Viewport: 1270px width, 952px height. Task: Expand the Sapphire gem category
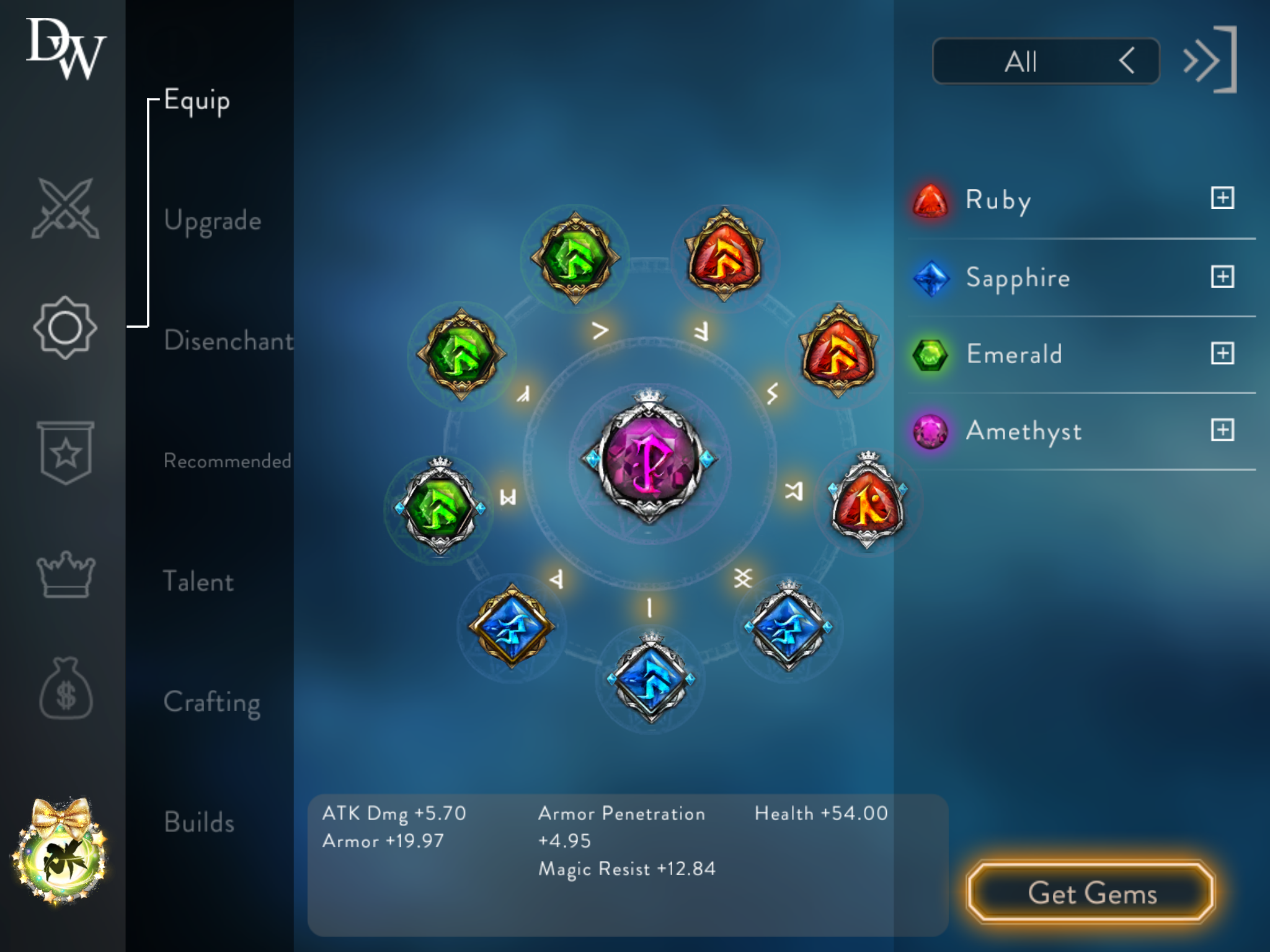coord(1222,276)
